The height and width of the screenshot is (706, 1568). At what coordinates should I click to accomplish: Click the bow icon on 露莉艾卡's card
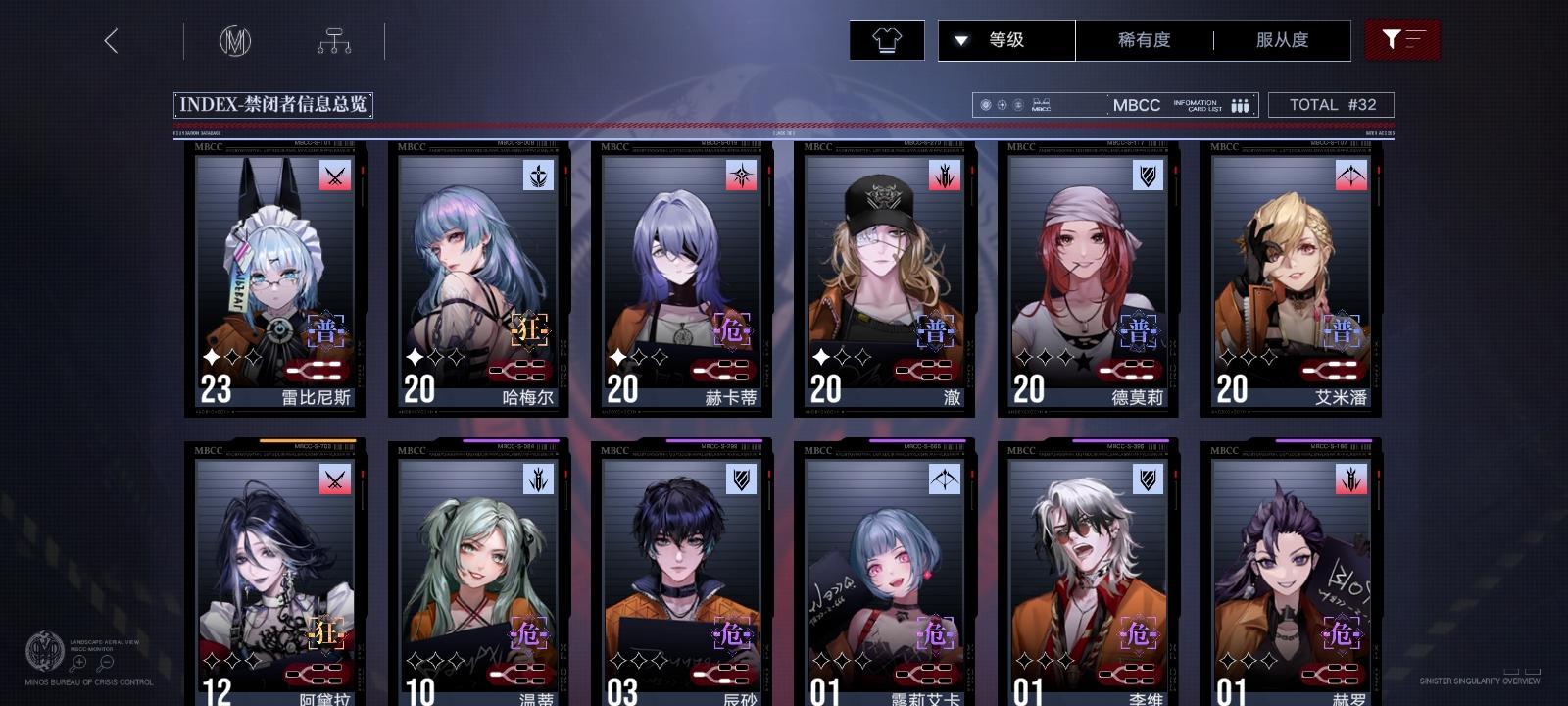(x=944, y=479)
